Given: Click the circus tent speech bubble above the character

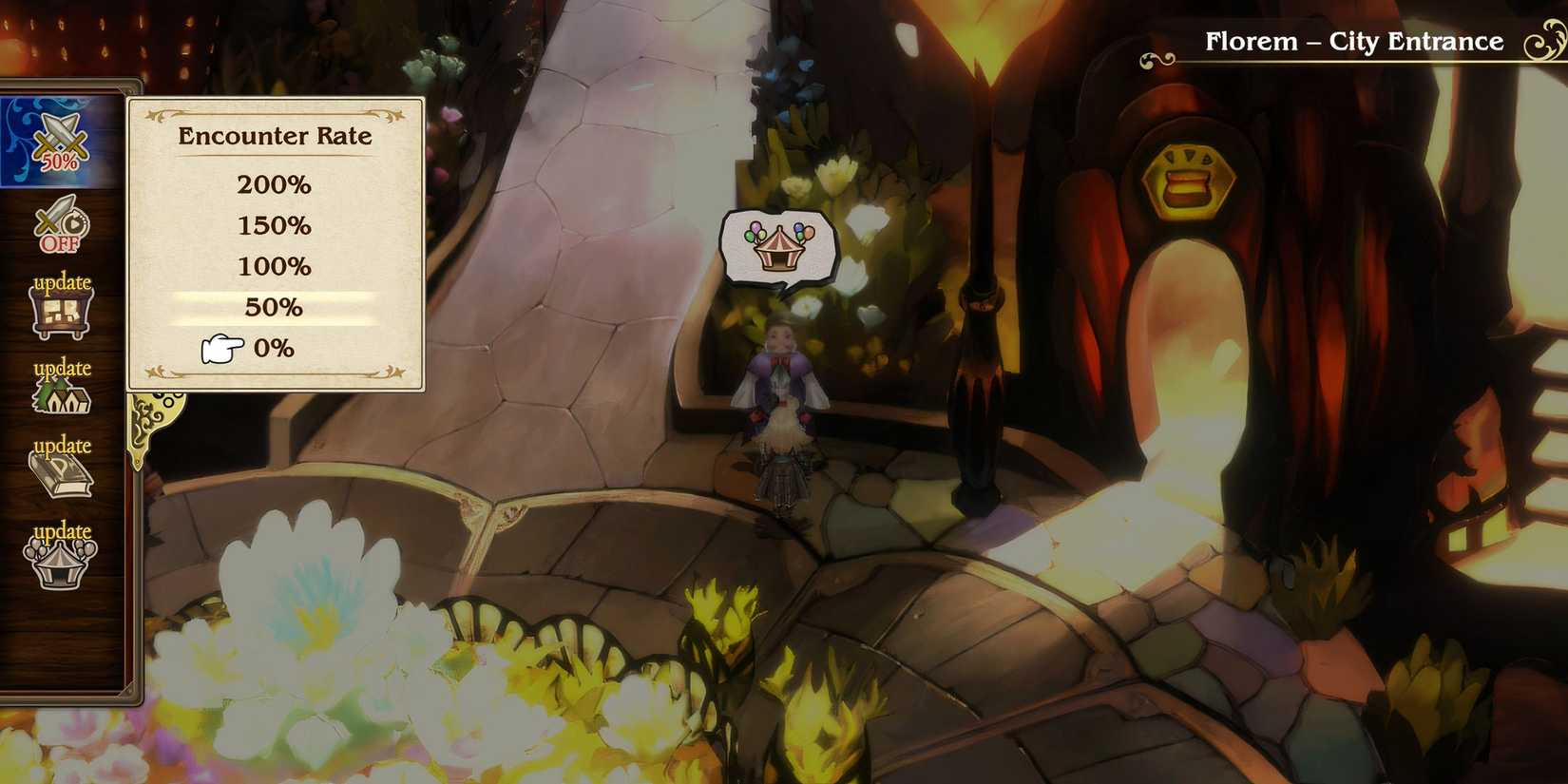Looking at the screenshot, I should pyautogui.click(x=777, y=249).
